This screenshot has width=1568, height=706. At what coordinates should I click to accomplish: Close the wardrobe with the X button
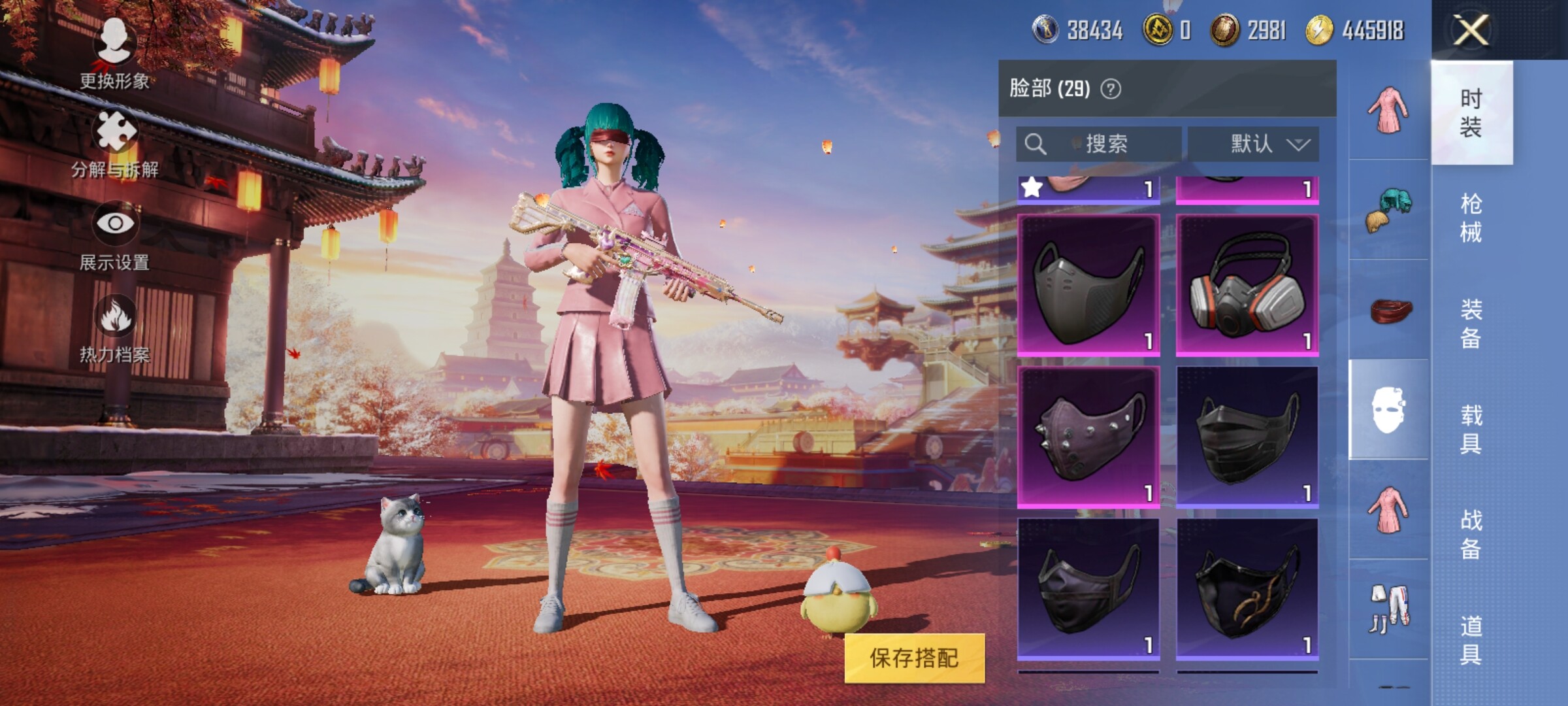[1471, 30]
